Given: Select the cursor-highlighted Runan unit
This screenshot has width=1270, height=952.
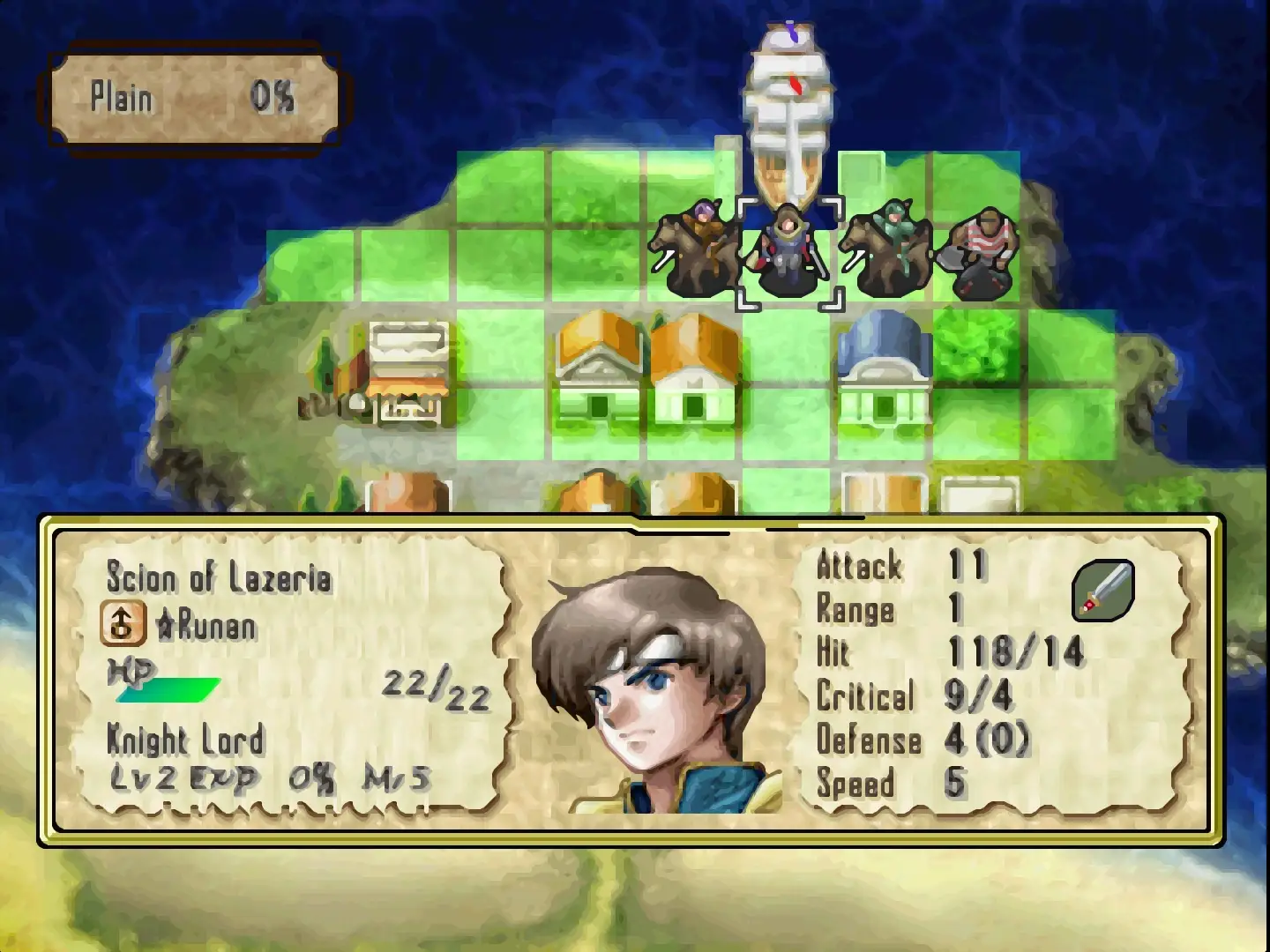Looking at the screenshot, I should coord(788,253).
